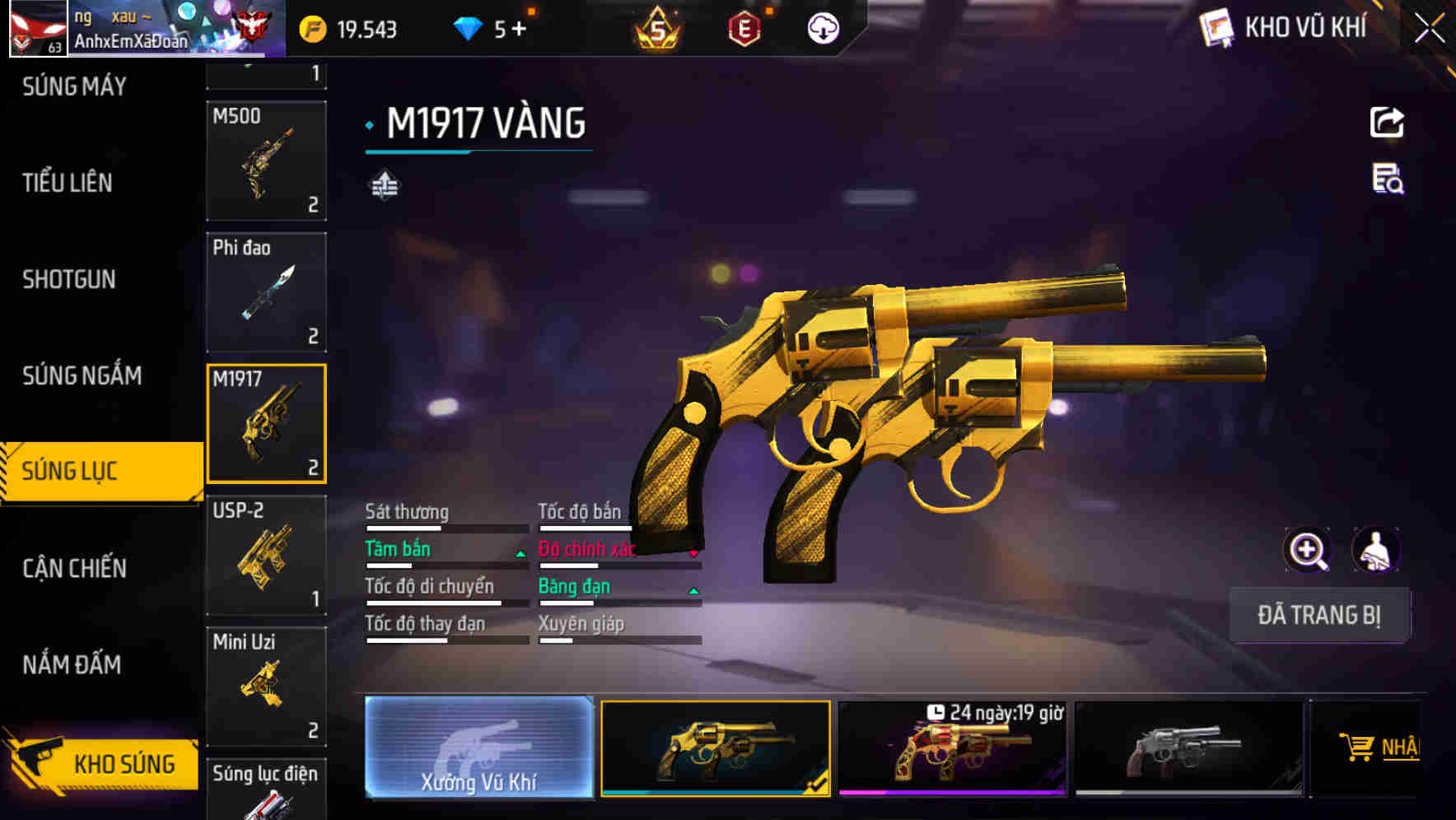Open the Xưởng Vũ Khí workshop tile
Image resolution: width=1456 pixels, height=820 pixels.
[x=478, y=748]
